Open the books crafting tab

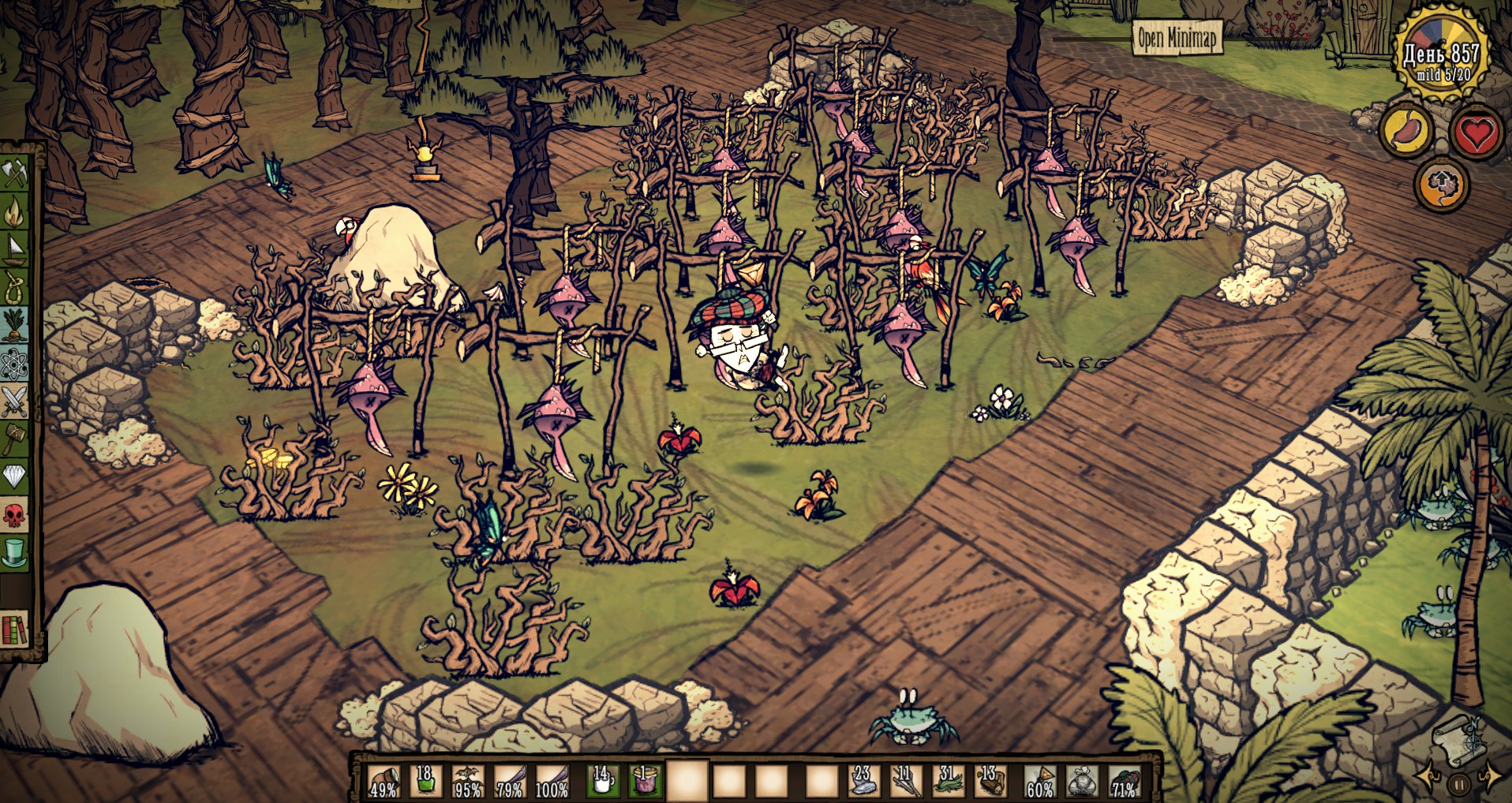(15, 629)
